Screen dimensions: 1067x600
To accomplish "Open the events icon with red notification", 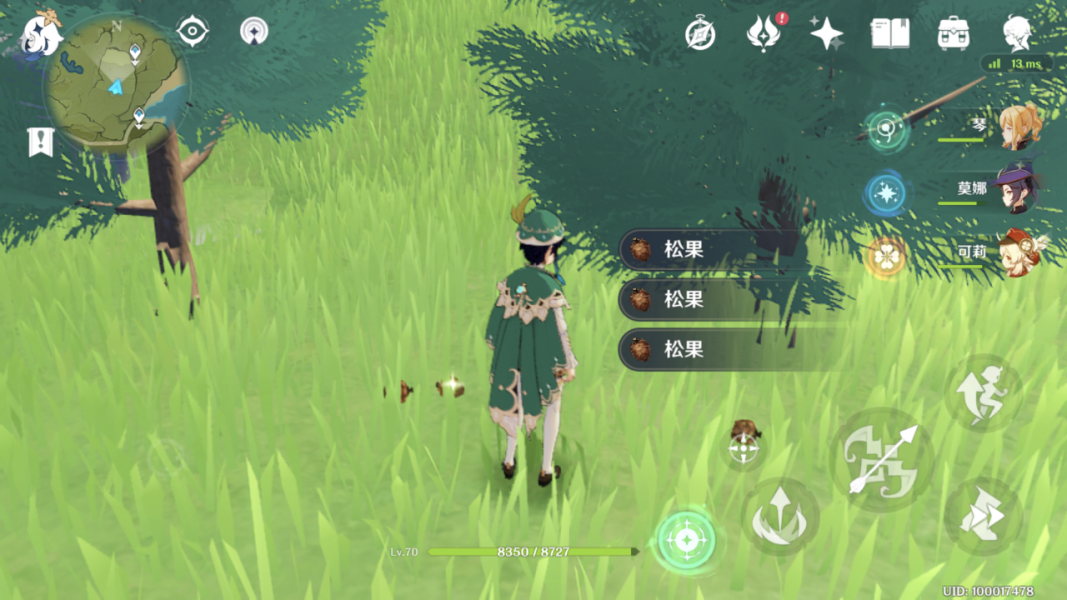I will click(x=764, y=34).
